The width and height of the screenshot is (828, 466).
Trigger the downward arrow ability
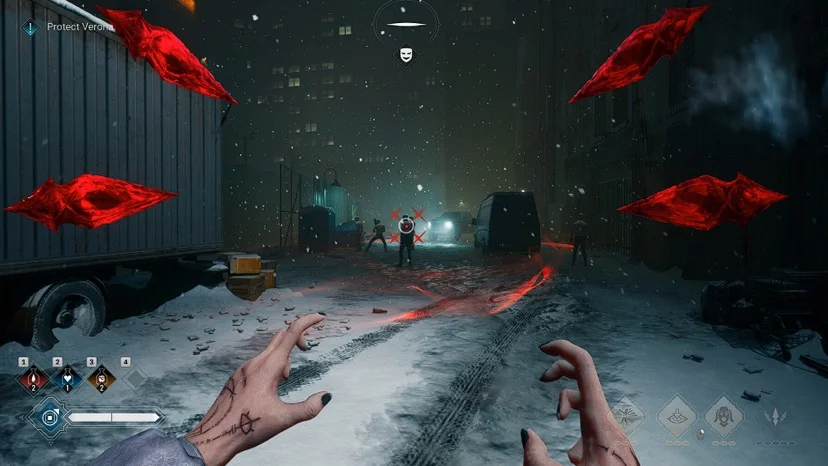pyautogui.click(x=675, y=415)
